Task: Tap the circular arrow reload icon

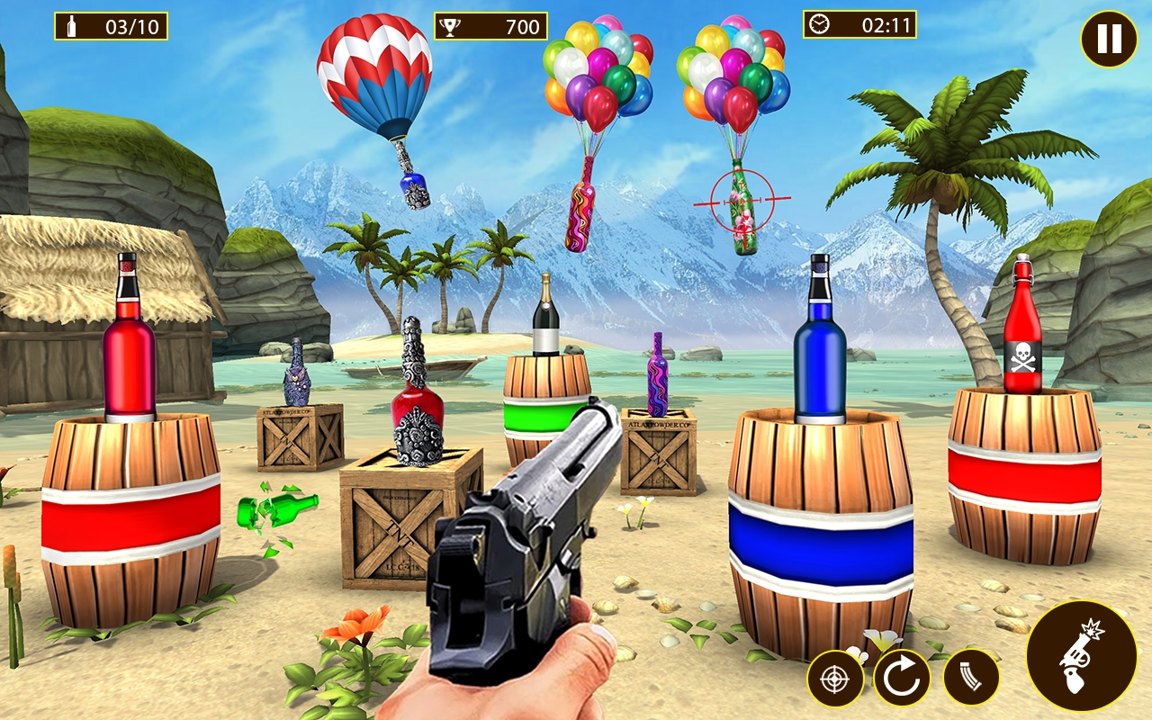Action: click(x=902, y=678)
